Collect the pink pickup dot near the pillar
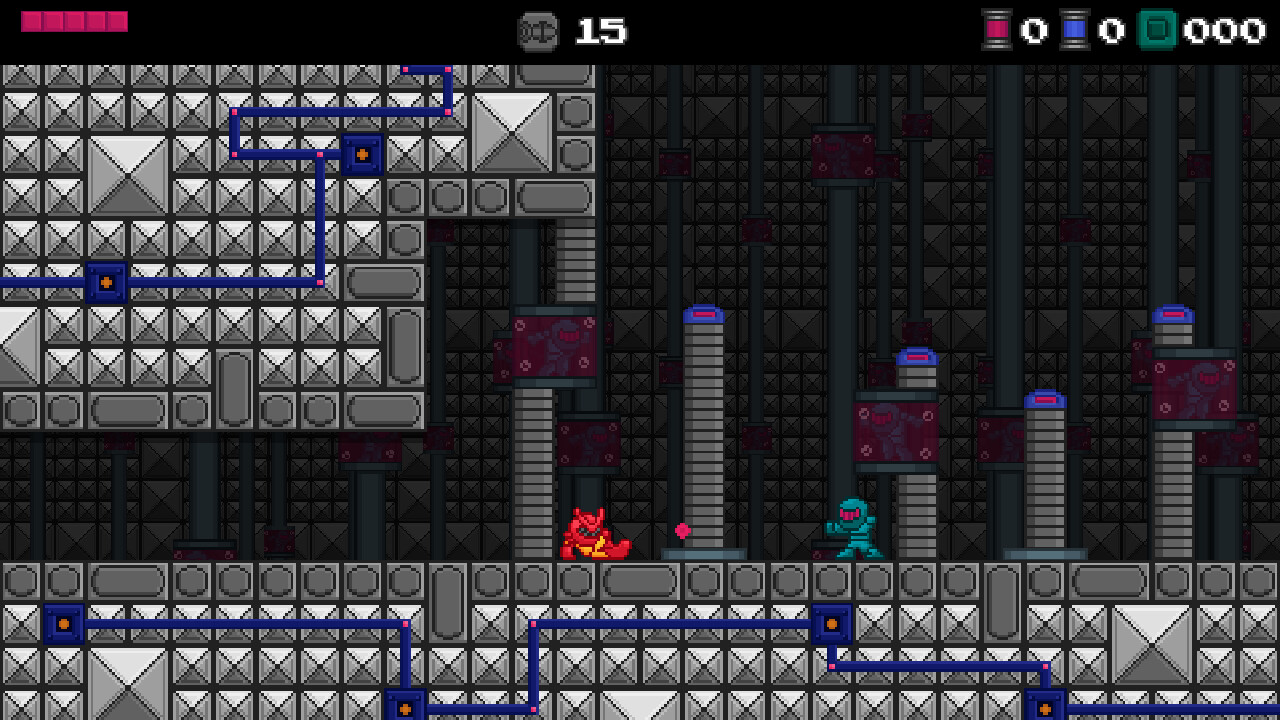The image size is (1280, 720). click(685, 529)
